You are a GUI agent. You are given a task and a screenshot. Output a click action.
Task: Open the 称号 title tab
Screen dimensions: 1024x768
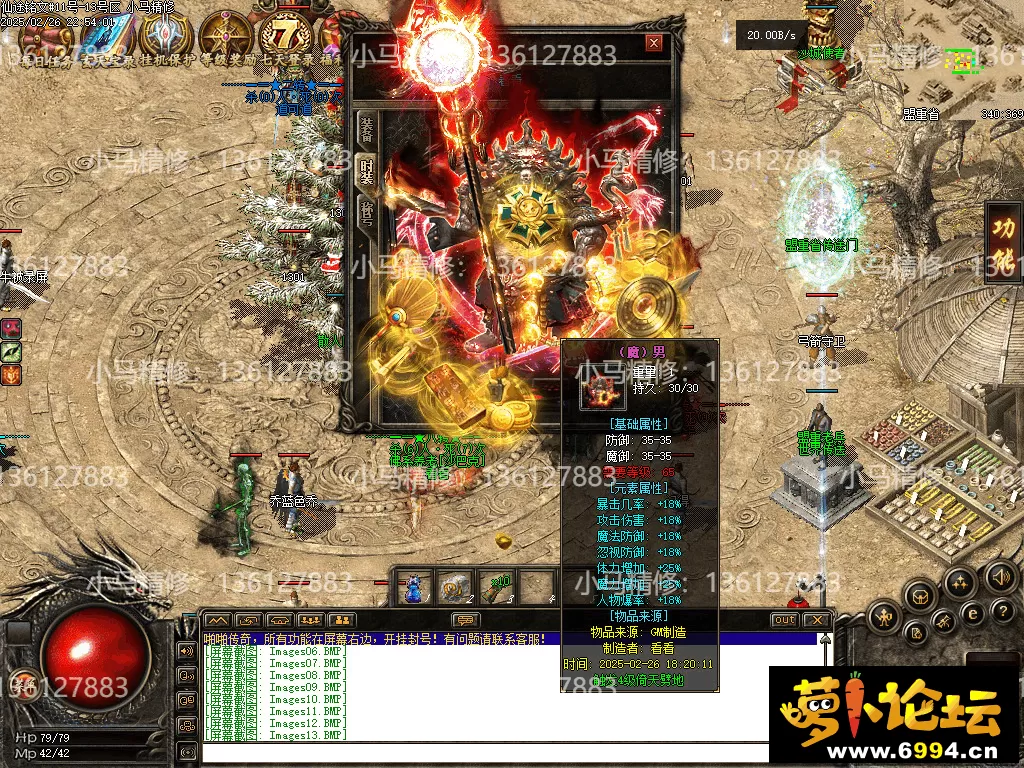(x=367, y=211)
